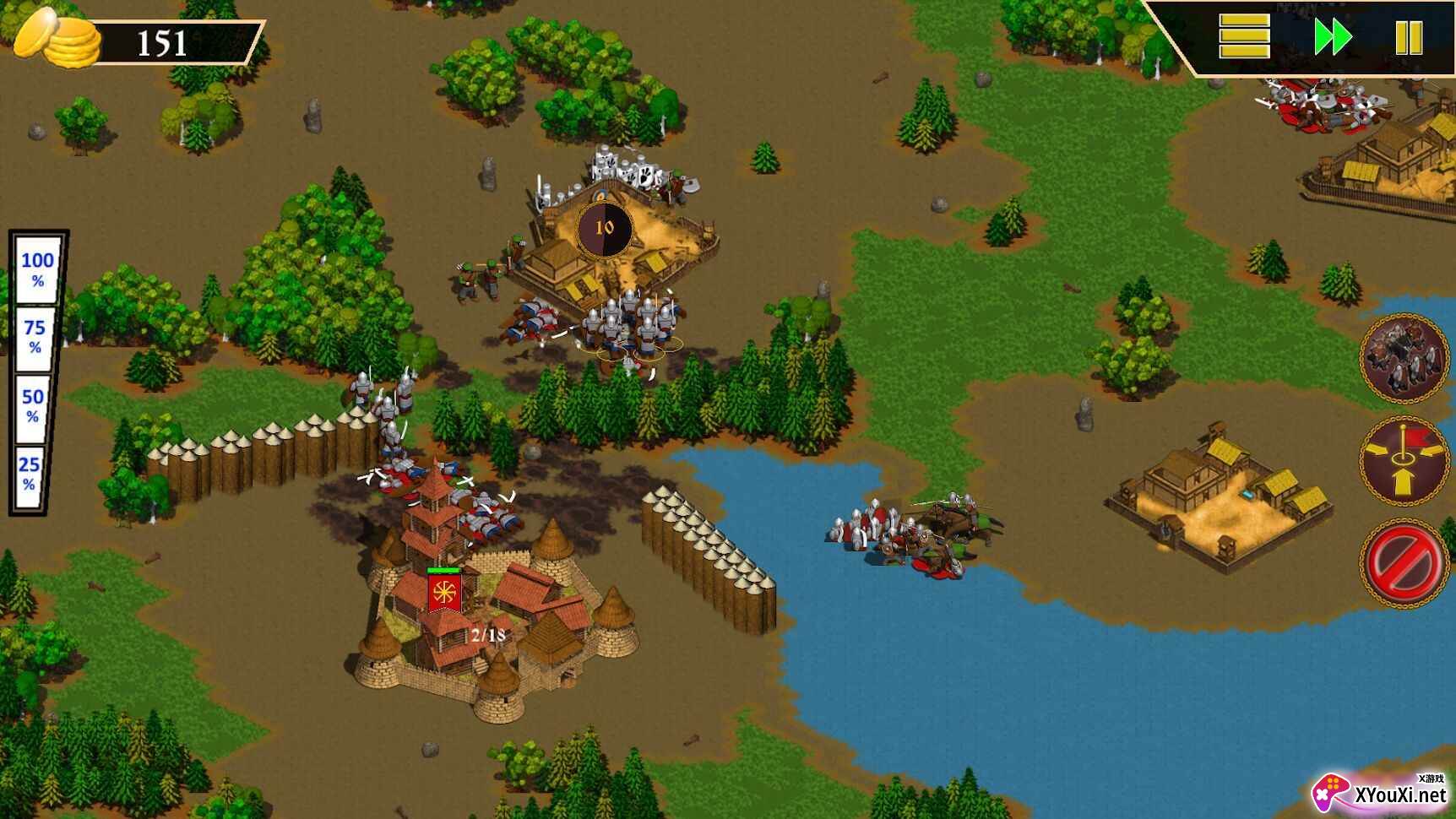Choose the 50% troop option

[x=32, y=404]
